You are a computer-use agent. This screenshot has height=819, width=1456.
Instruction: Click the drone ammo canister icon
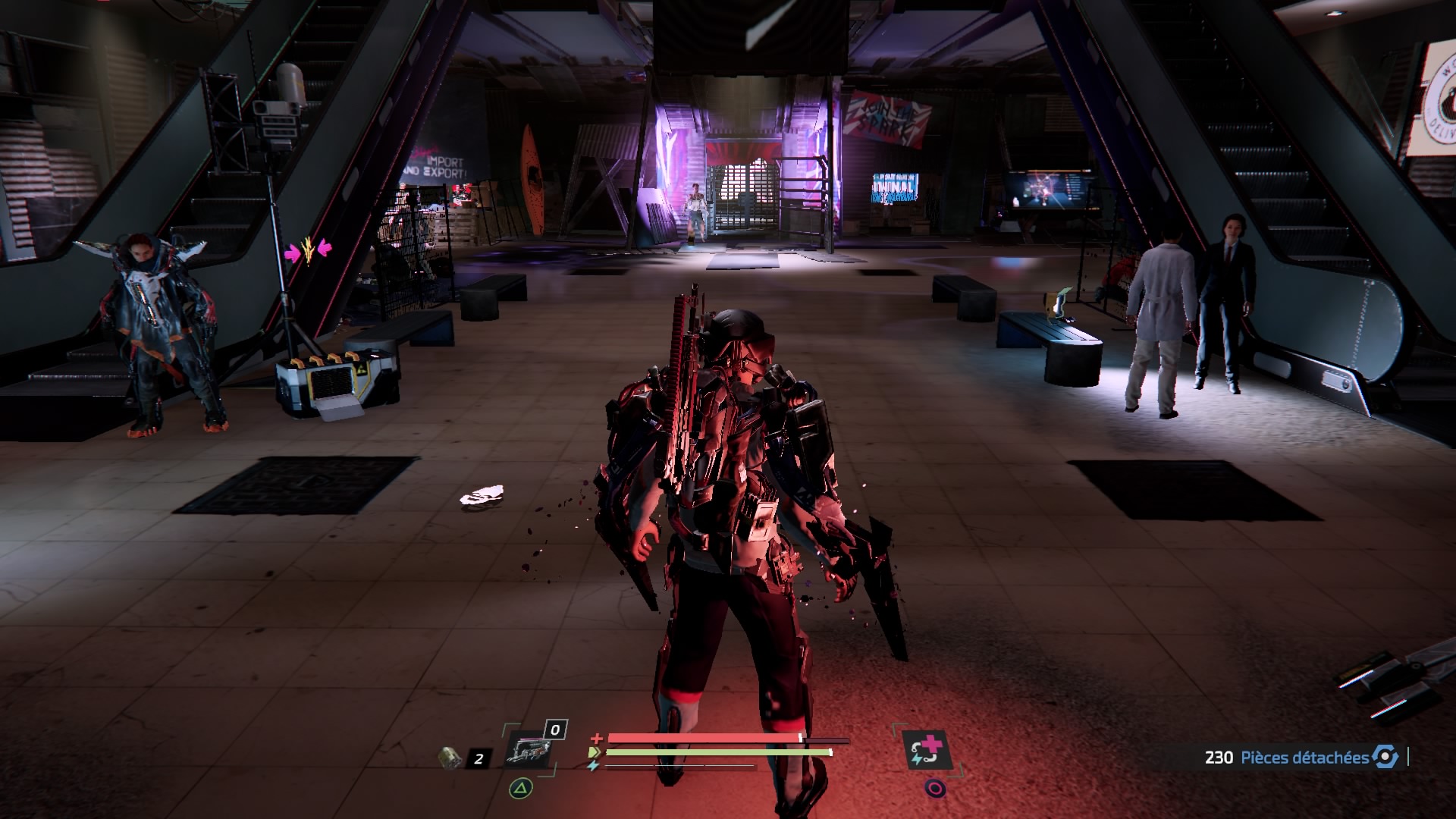pos(450,757)
